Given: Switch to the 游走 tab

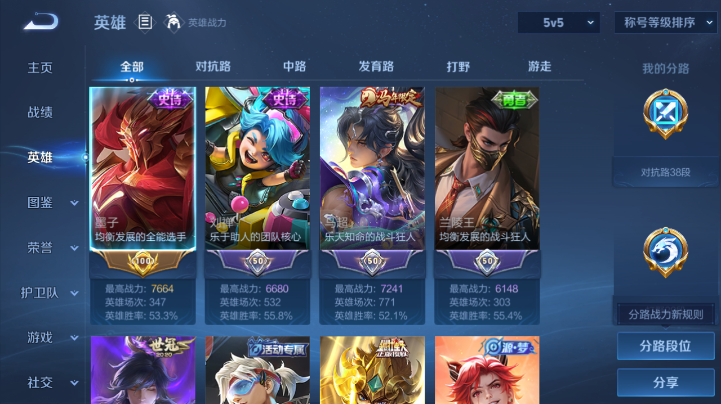Looking at the screenshot, I should 539,67.
